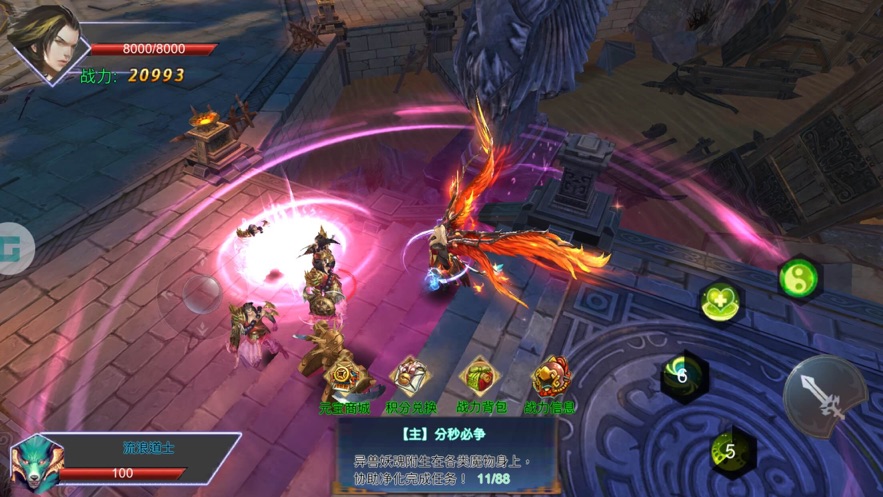Activate the green yin-yang skill
This screenshot has height=497, width=883.
[800, 277]
